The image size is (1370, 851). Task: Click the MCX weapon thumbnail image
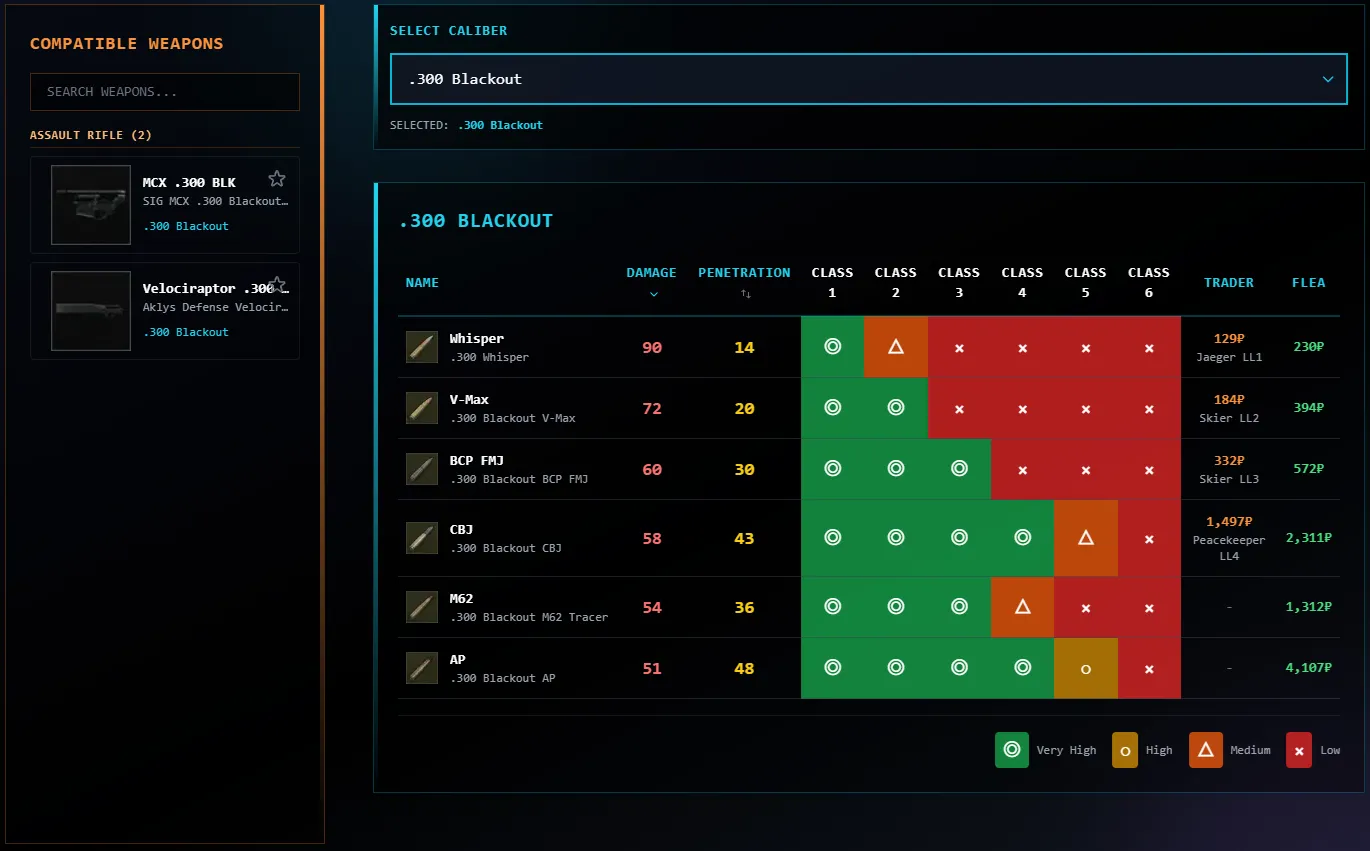coord(91,205)
